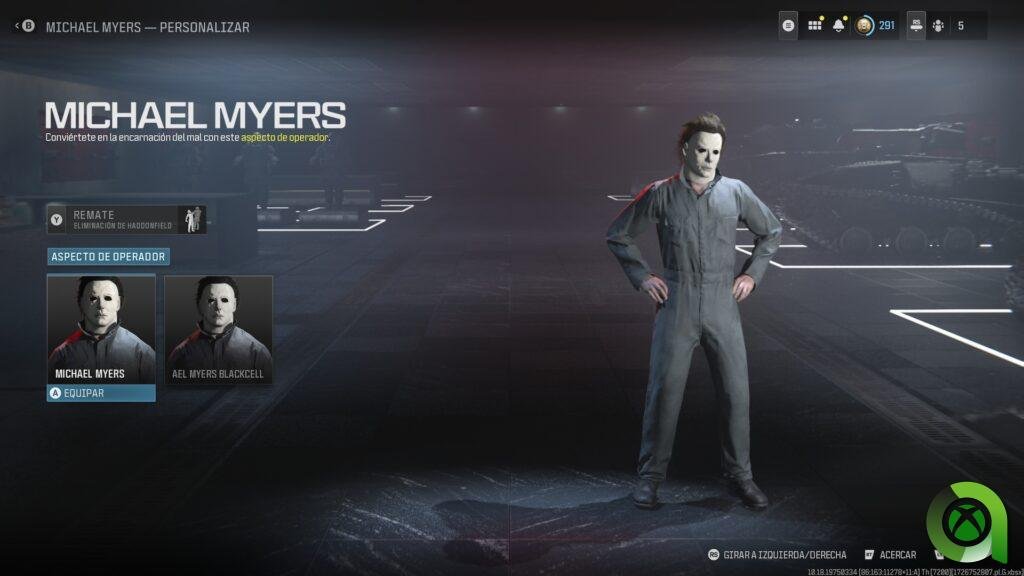Open the grid menu icon
Viewport: 1024px width, 576px height.
pyautogui.click(x=815, y=26)
